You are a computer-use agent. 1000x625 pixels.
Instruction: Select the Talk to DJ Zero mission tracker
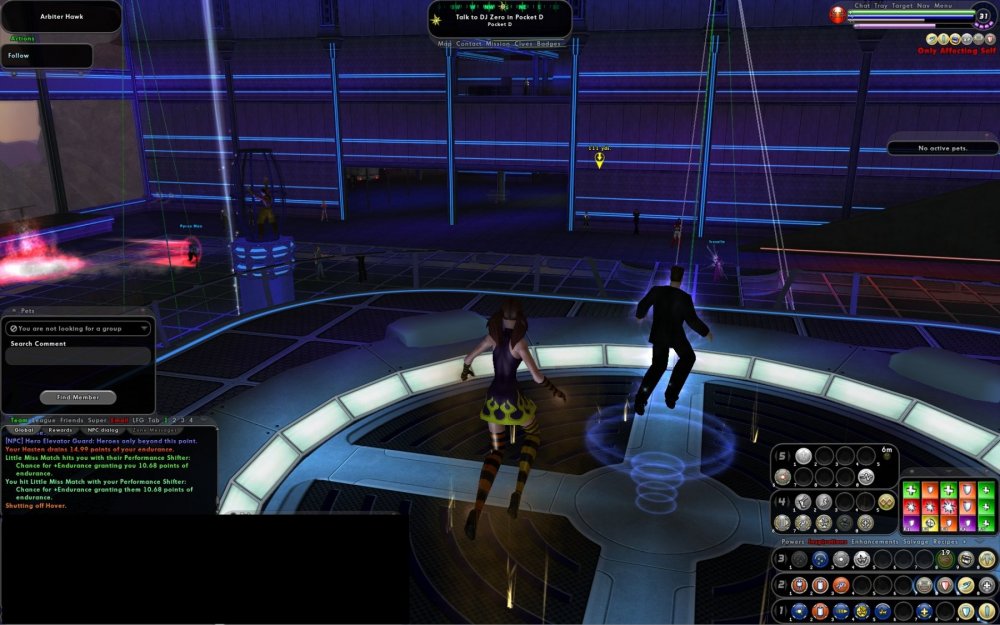[x=500, y=18]
